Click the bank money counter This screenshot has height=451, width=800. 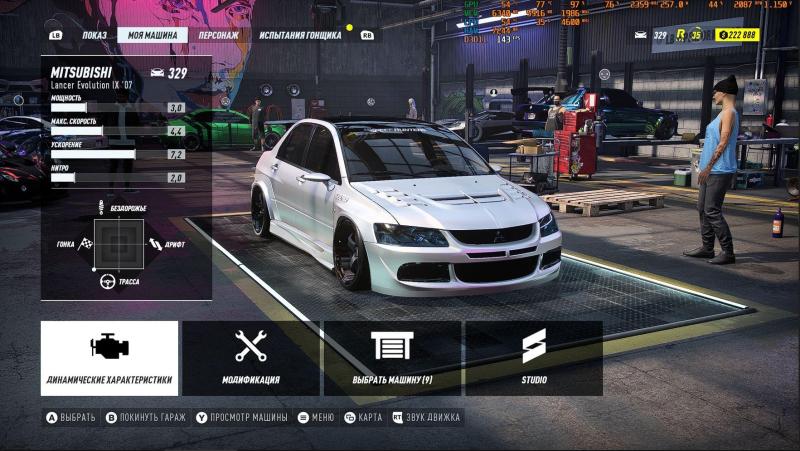point(738,35)
